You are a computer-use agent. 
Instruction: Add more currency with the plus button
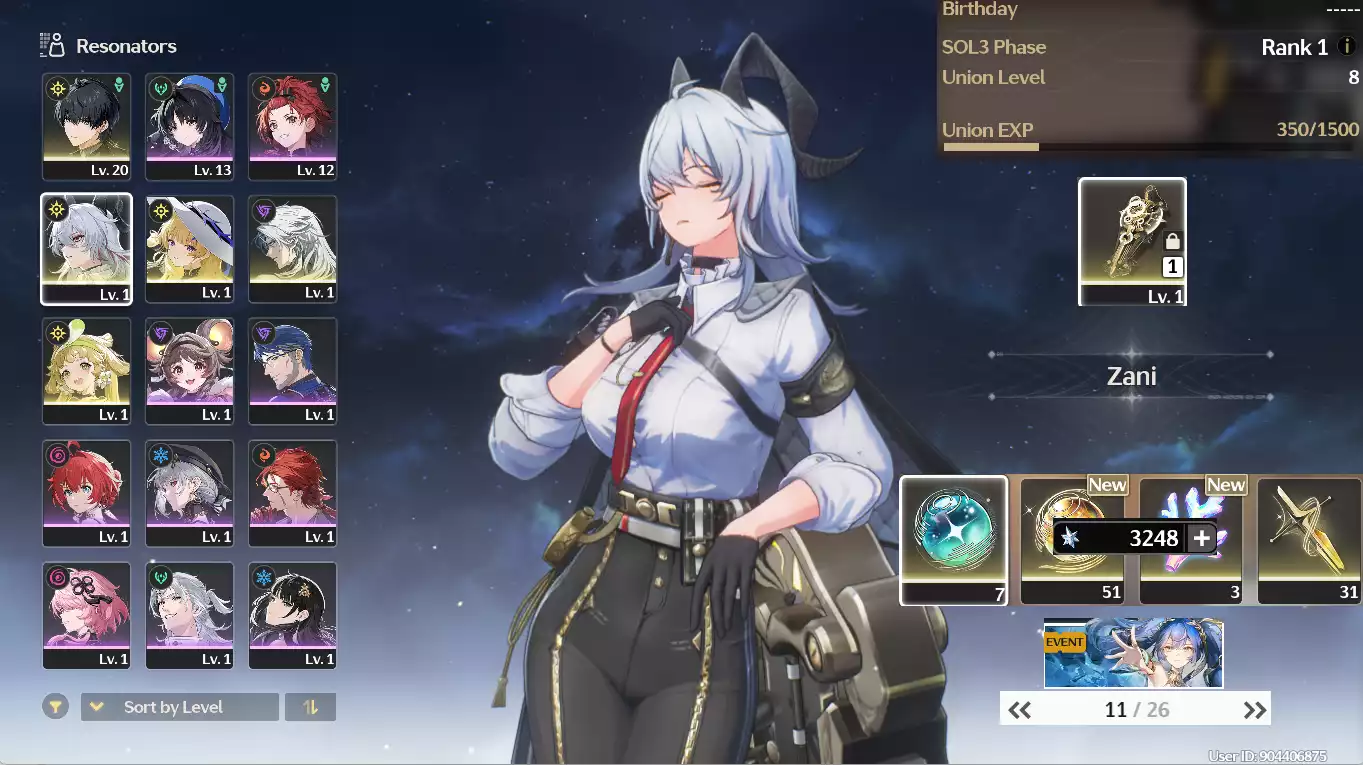point(1202,538)
